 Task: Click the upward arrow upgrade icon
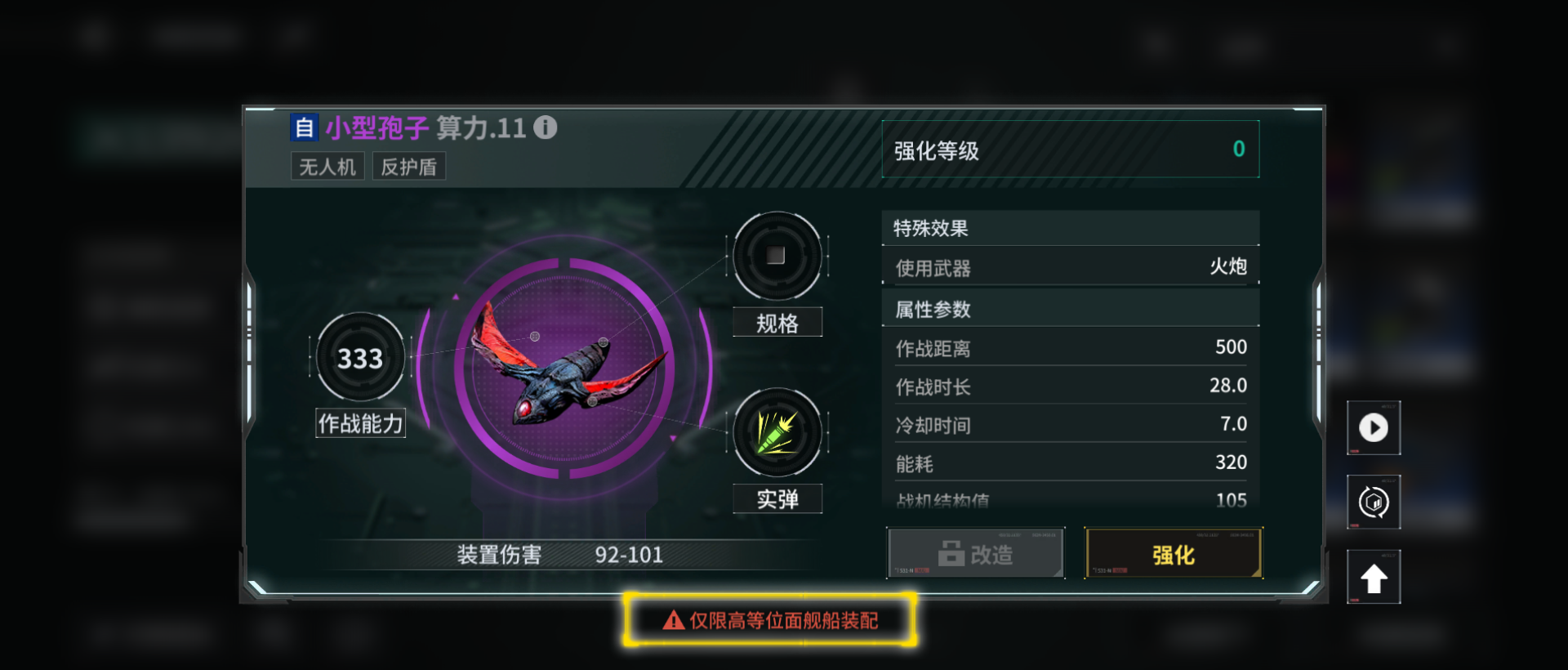coord(1374,576)
